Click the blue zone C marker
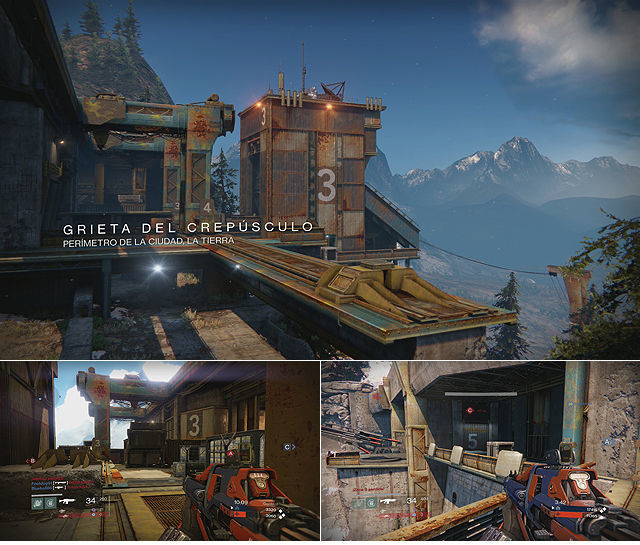The width and height of the screenshot is (640, 545). pyautogui.click(x=288, y=447)
